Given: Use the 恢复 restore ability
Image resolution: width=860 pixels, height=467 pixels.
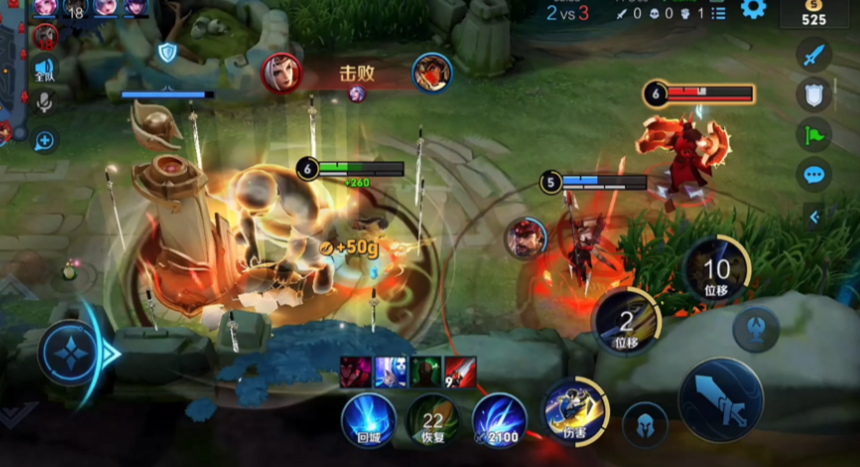Looking at the screenshot, I should 433,419.
